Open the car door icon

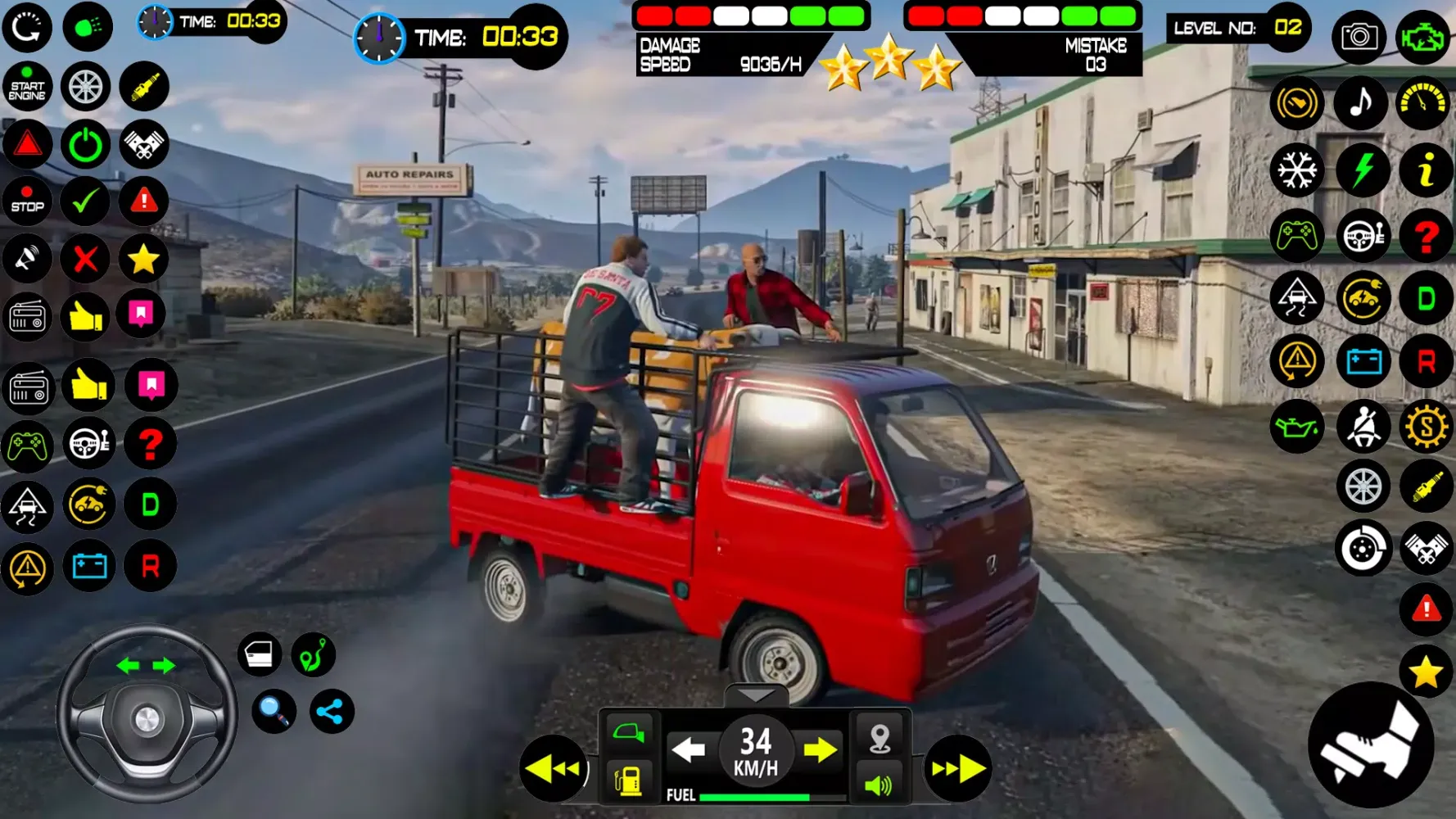point(260,654)
